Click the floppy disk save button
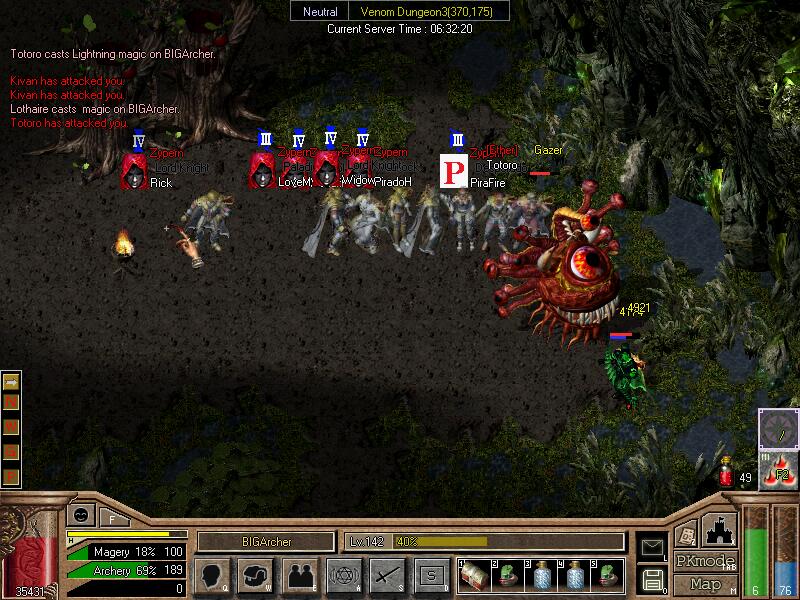 pos(651,579)
